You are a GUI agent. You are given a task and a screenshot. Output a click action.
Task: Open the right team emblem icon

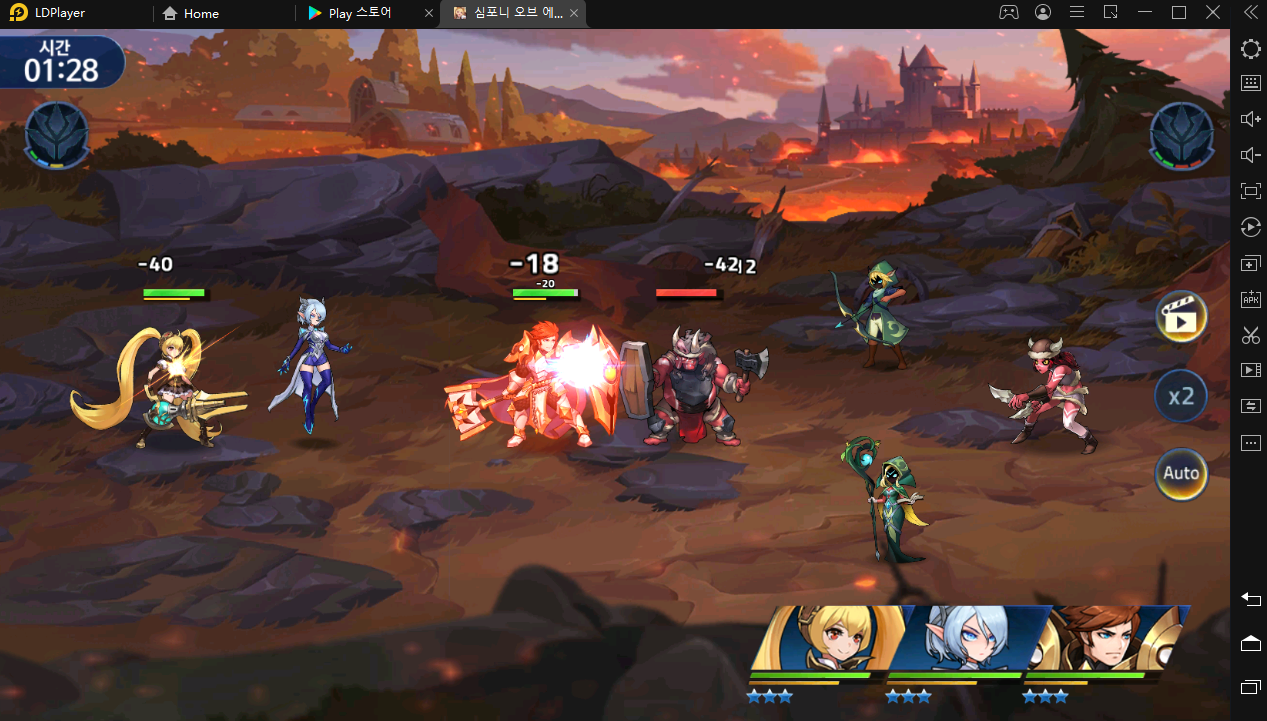click(1181, 135)
